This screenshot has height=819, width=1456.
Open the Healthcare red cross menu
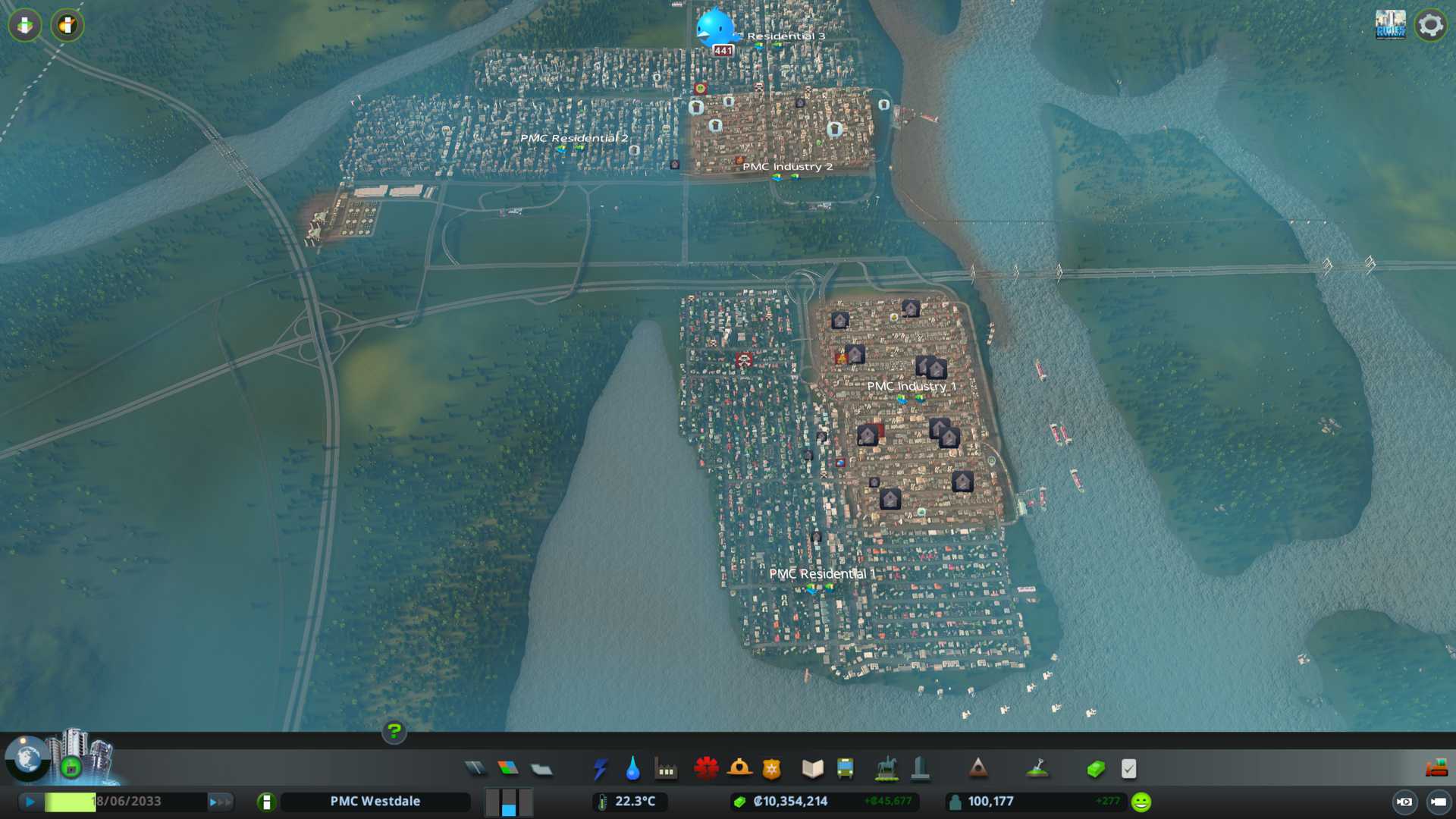click(706, 769)
